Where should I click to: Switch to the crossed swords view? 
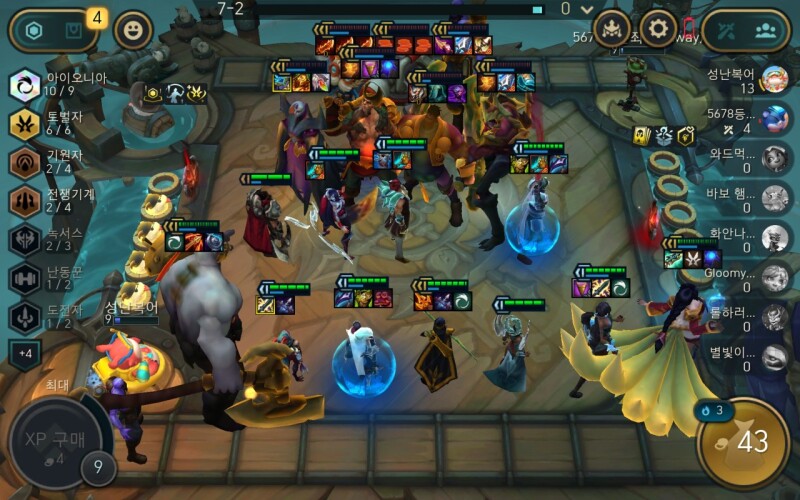click(x=727, y=29)
